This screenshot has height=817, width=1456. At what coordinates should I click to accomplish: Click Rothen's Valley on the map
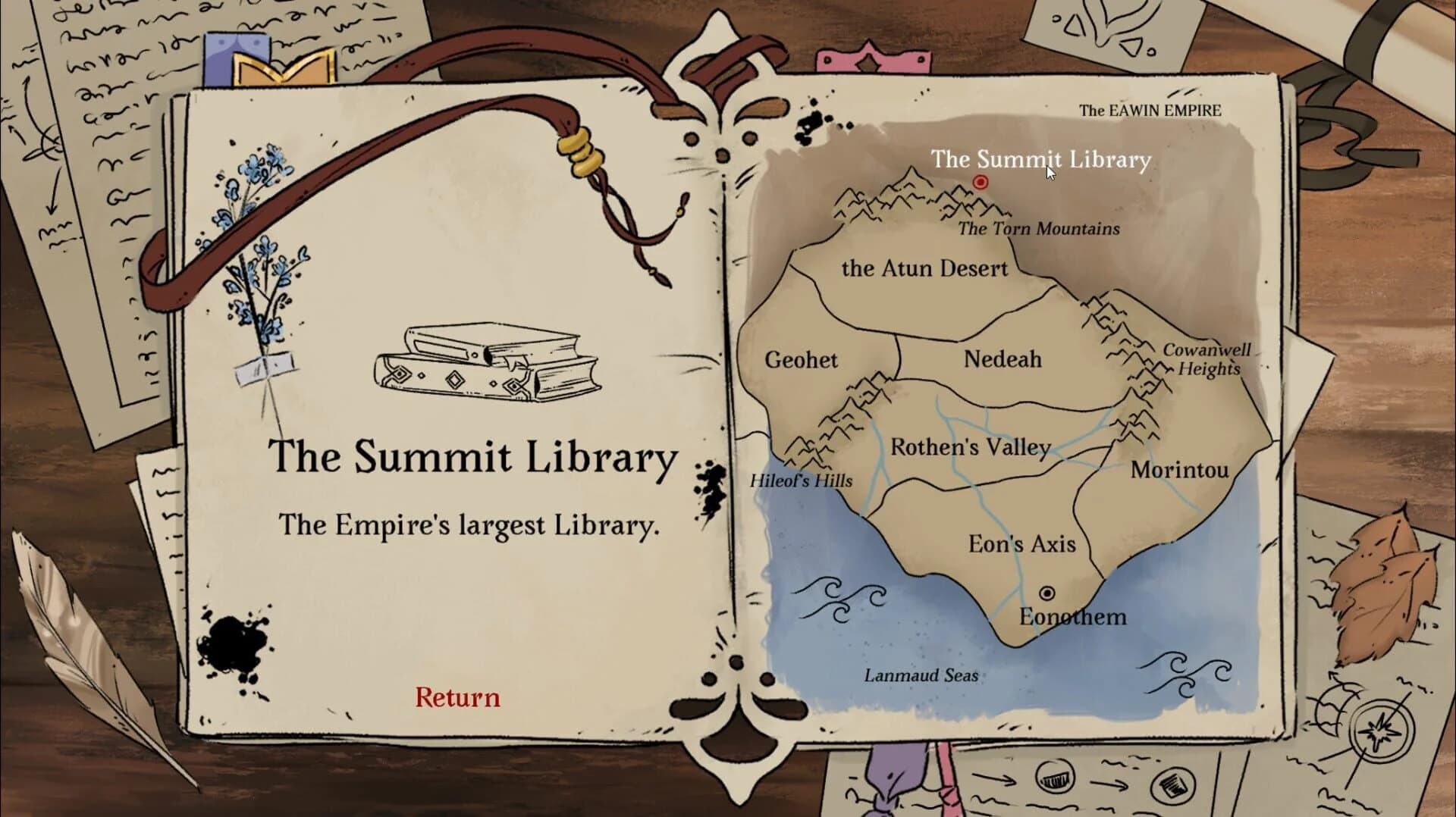971,447
